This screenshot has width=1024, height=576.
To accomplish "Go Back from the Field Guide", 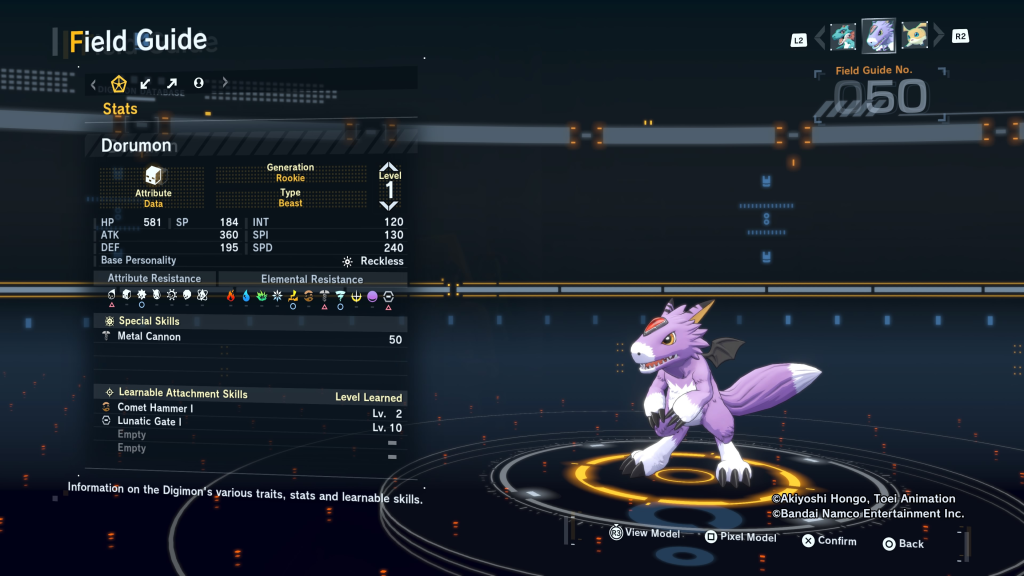I will (903, 544).
